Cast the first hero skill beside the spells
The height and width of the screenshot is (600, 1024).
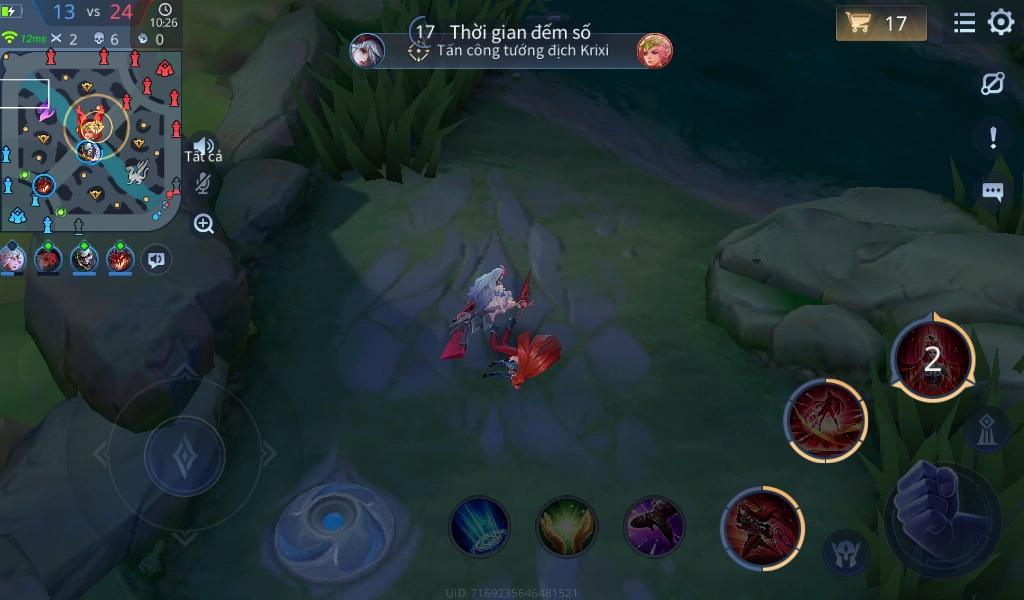(762, 526)
